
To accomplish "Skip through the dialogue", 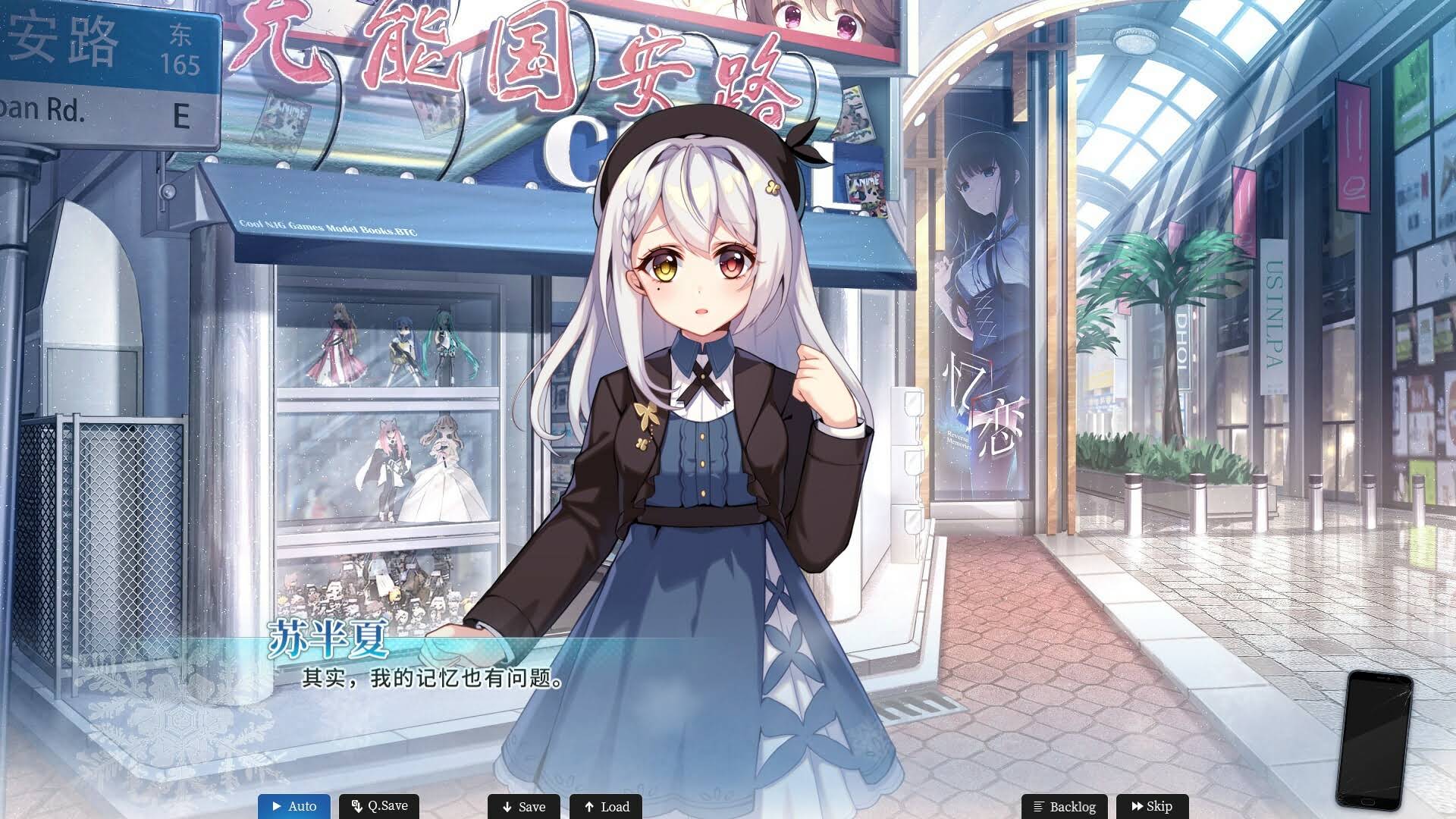I will click(1150, 807).
